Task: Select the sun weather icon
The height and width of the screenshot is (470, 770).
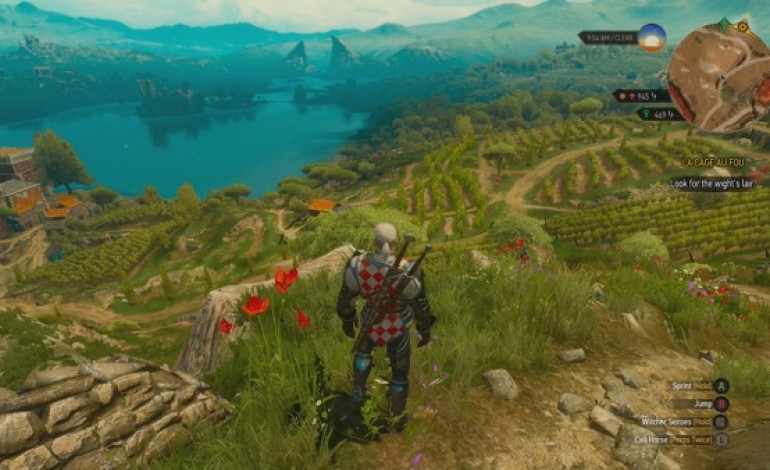Action: point(652,38)
